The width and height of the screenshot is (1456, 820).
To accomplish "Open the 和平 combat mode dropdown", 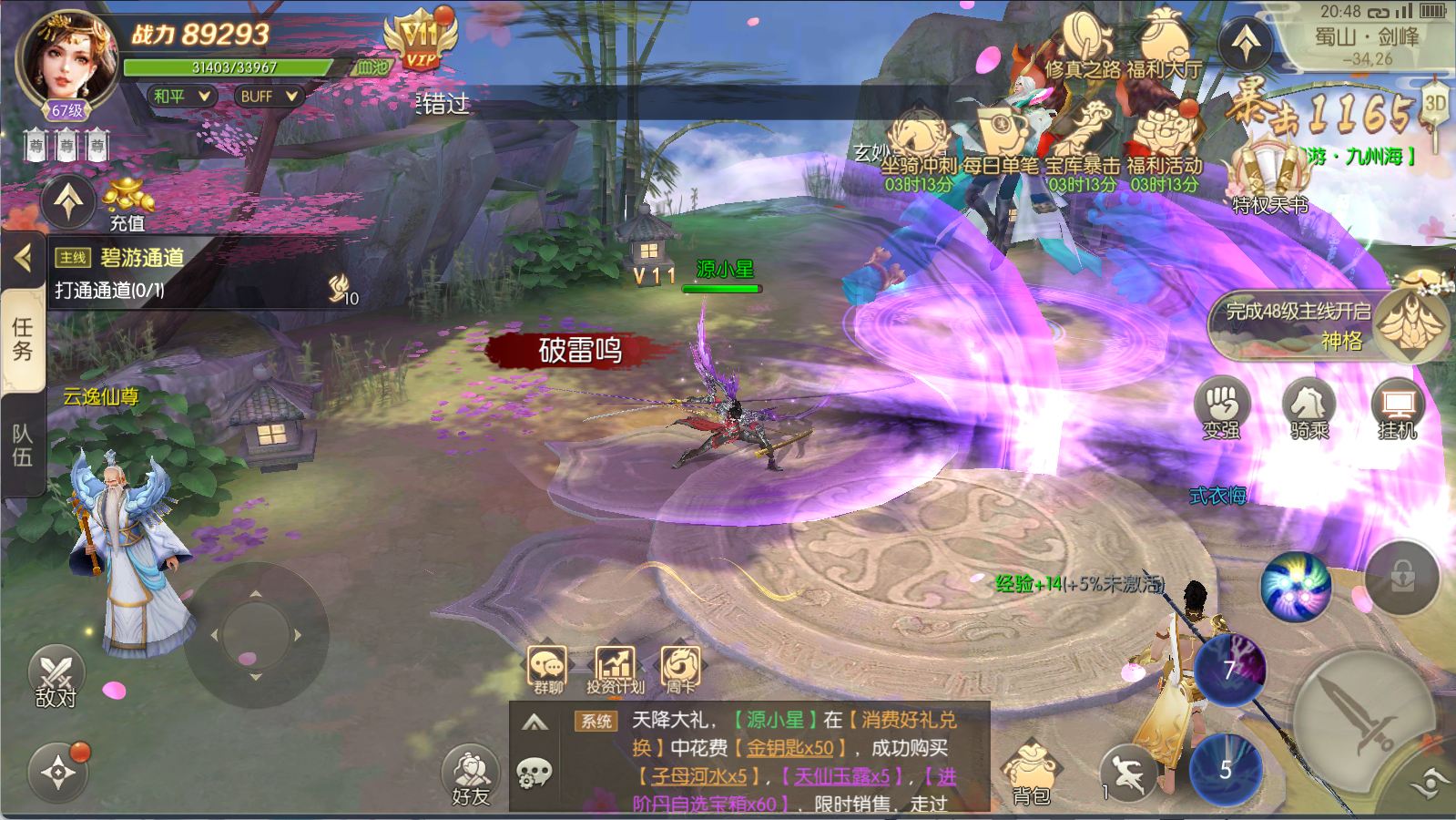I will pyautogui.click(x=180, y=96).
